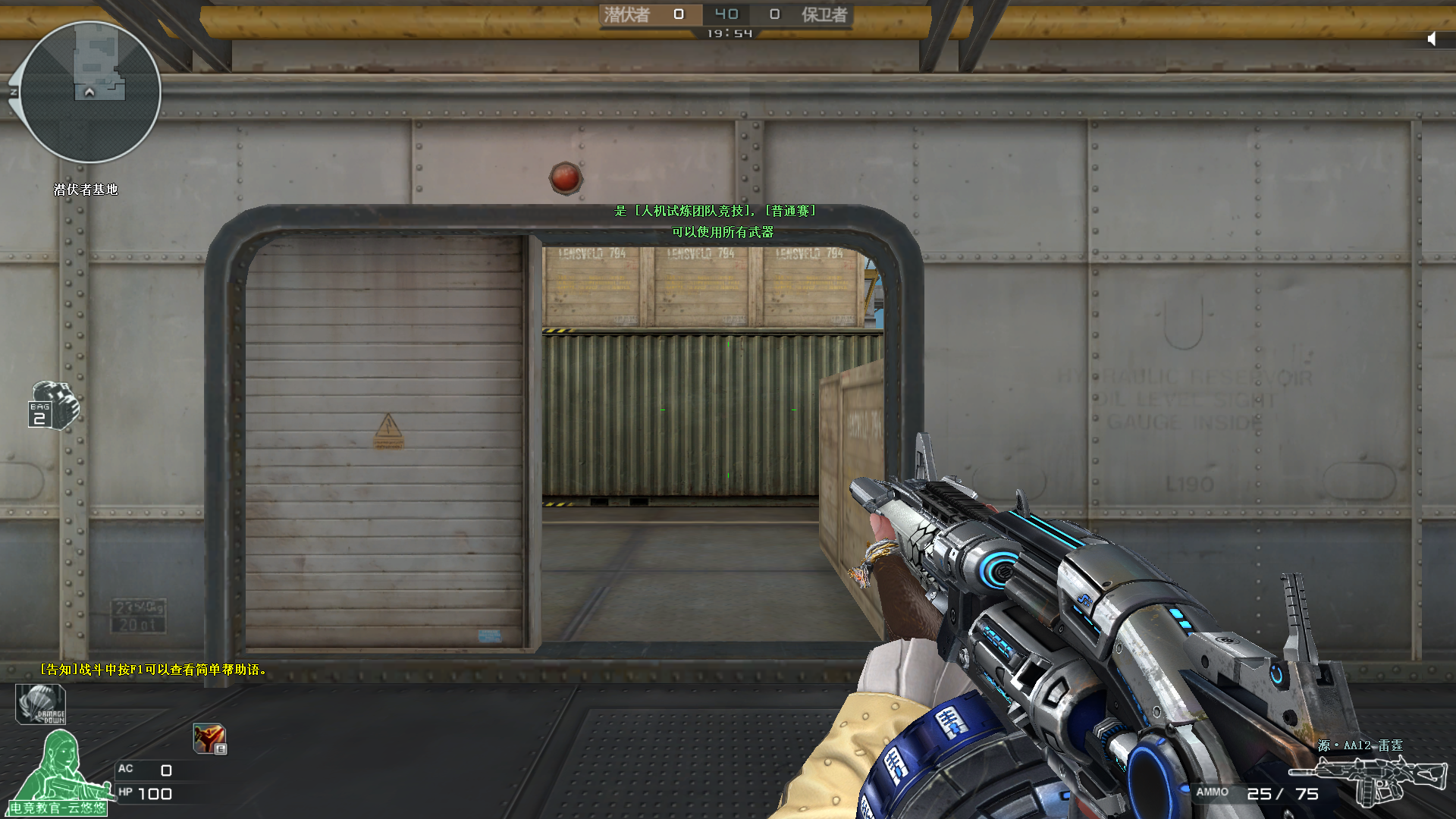Select the green character portrait

pos(61,767)
